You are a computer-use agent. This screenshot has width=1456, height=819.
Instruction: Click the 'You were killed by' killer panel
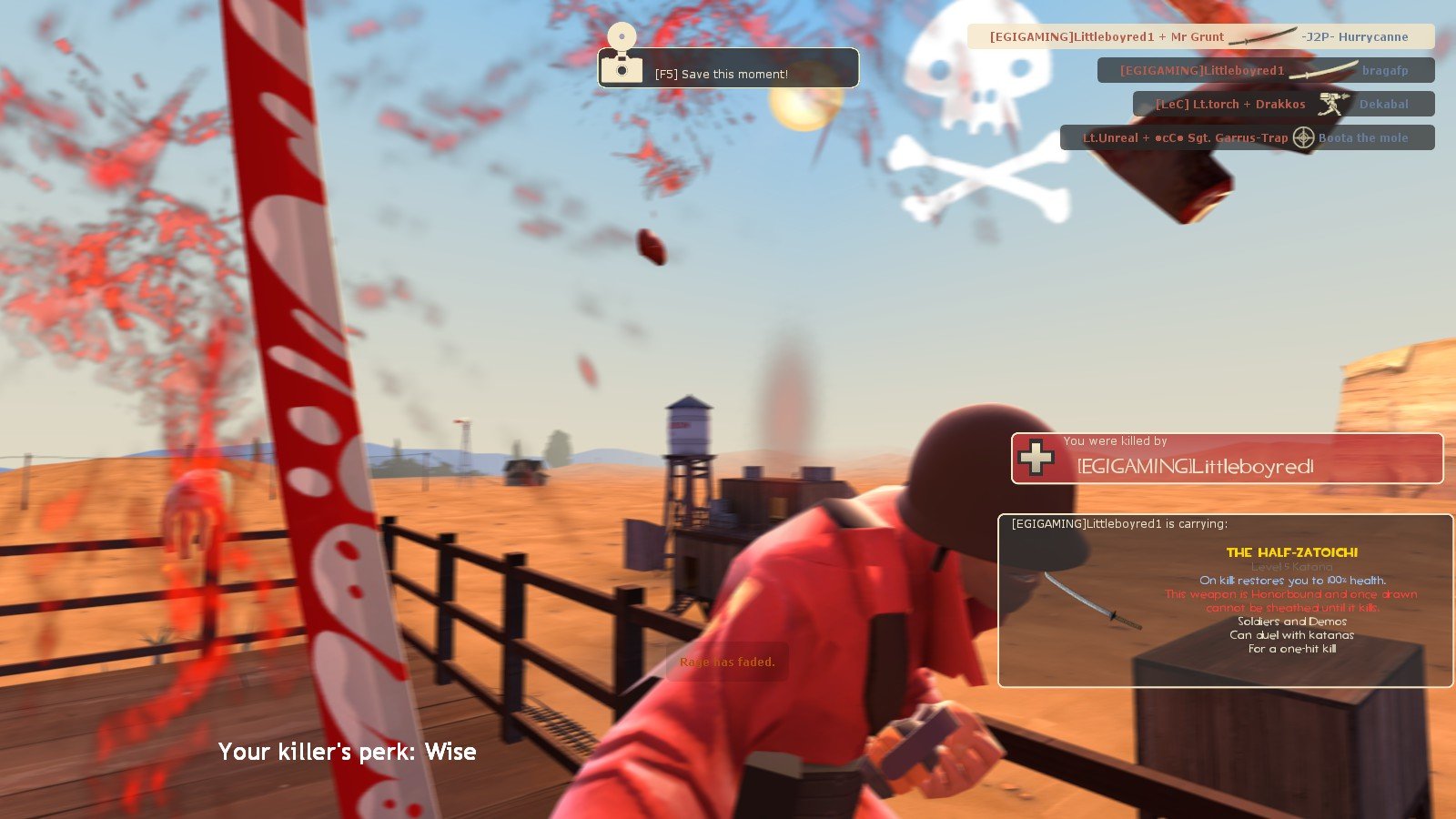[1227, 458]
